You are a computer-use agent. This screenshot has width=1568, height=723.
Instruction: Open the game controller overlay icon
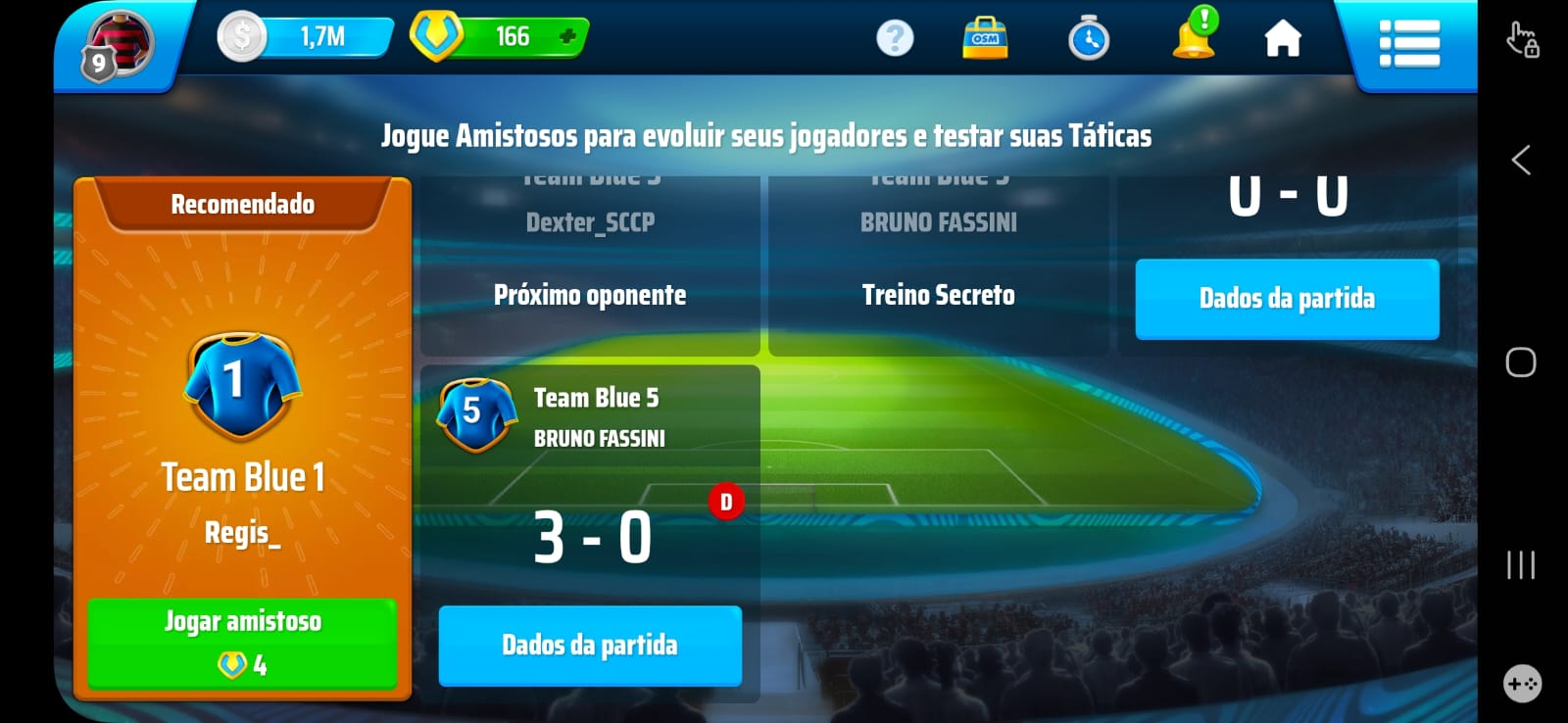click(x=1522, y=683)
